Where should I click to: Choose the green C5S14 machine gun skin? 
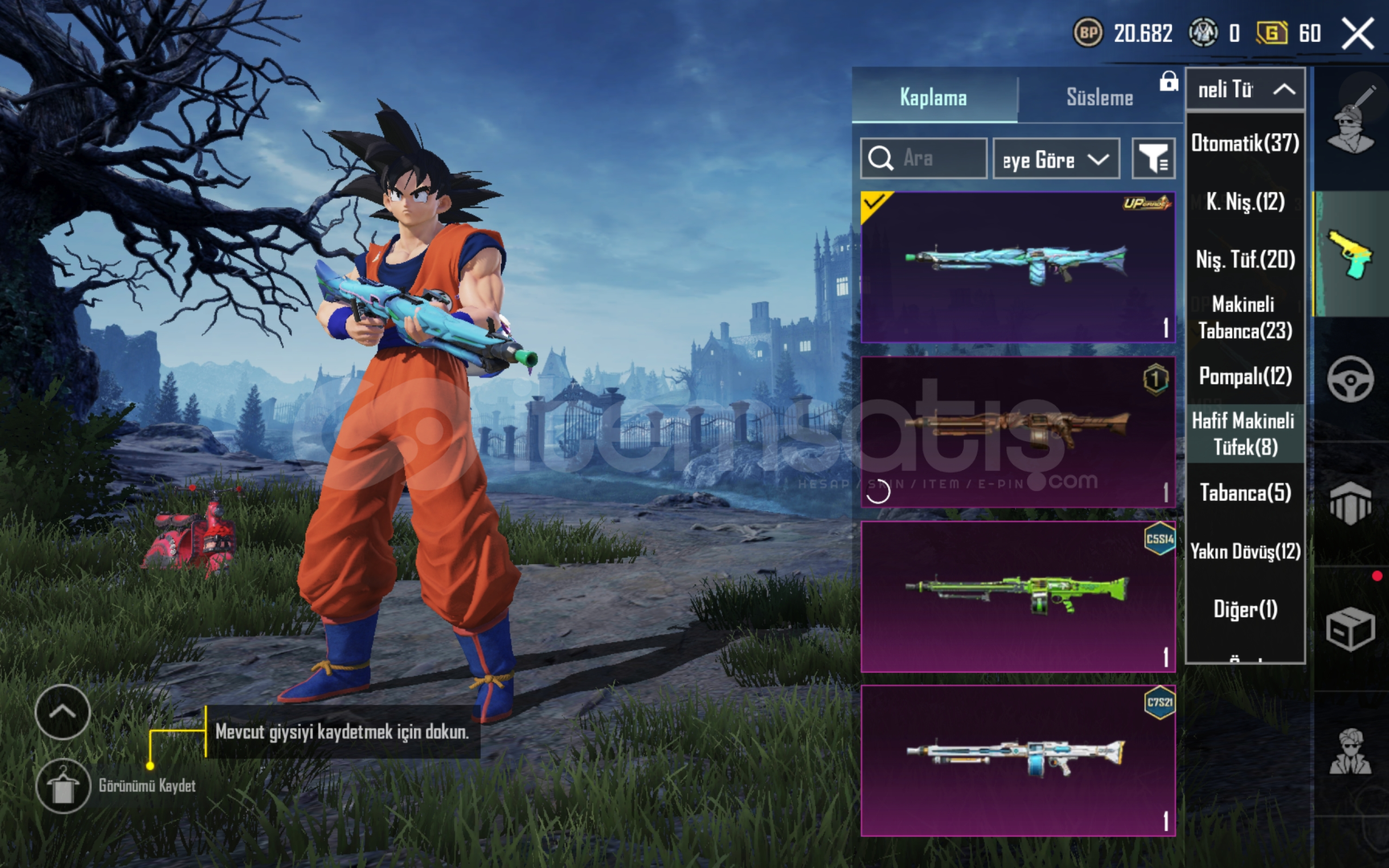[x=1018, y=596]
